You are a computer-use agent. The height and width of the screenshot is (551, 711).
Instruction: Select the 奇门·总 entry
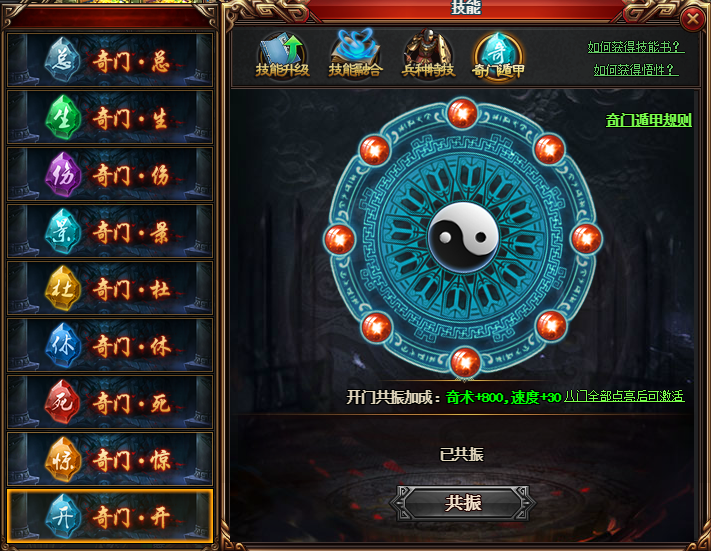[110, 60]
